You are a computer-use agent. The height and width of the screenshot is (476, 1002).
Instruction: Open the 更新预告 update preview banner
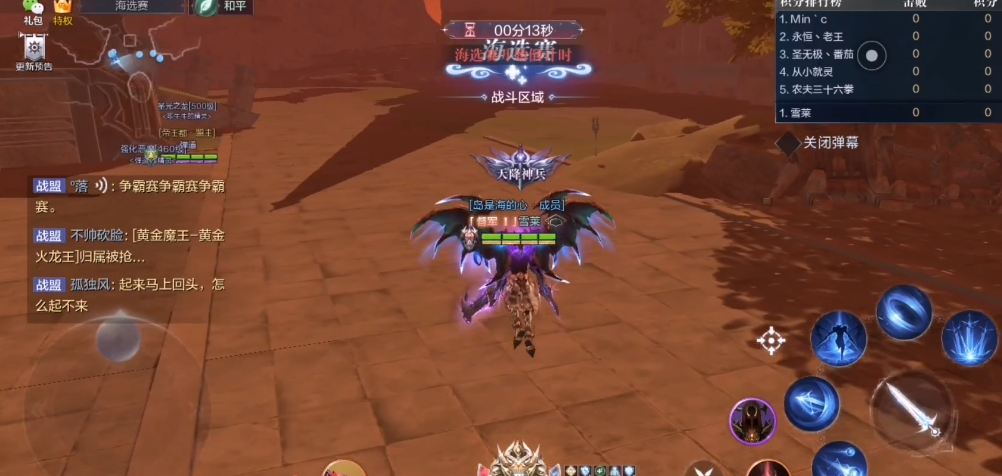click(34, 50)
